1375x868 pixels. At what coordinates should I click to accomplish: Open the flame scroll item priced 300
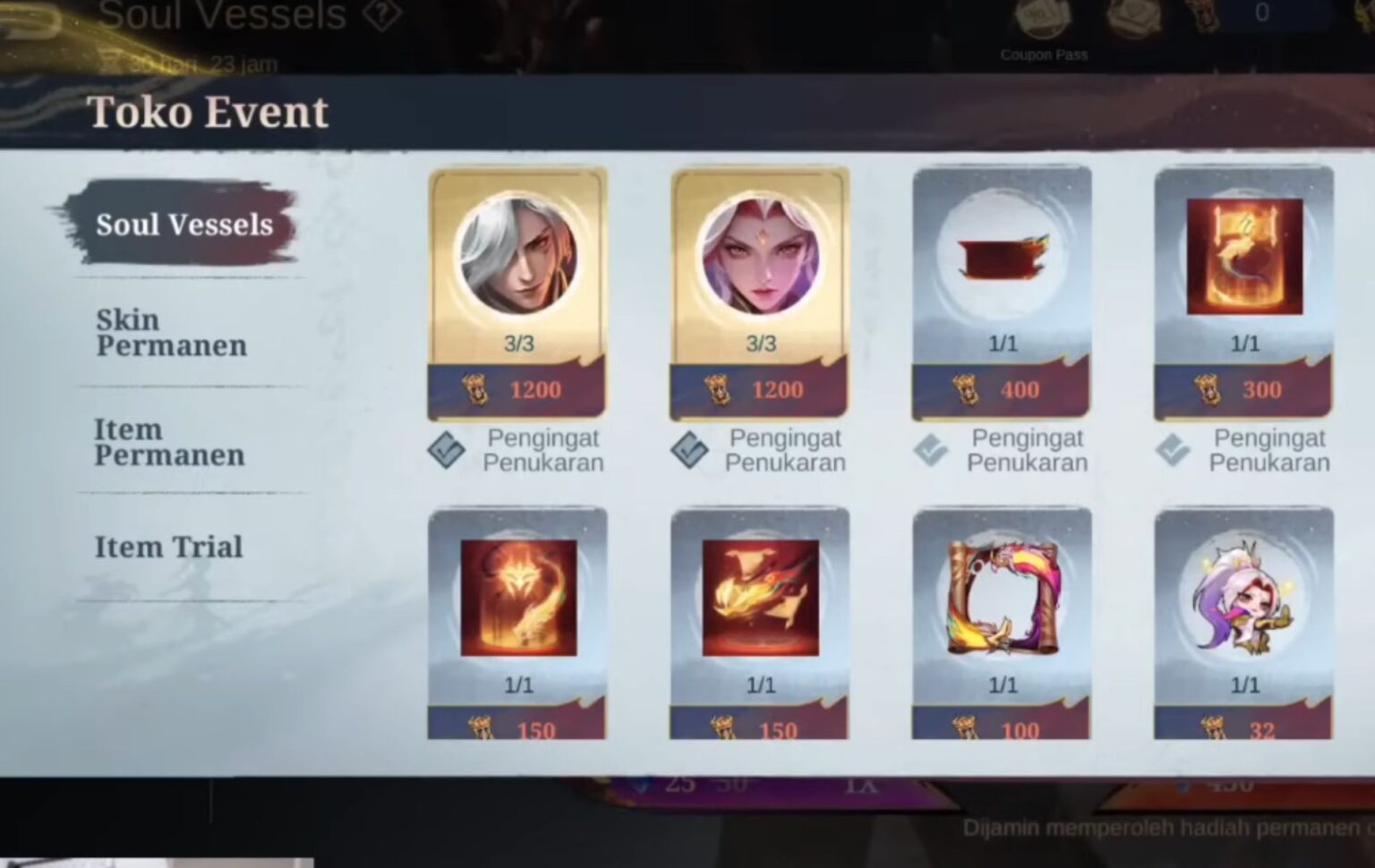click(1243, 257)
